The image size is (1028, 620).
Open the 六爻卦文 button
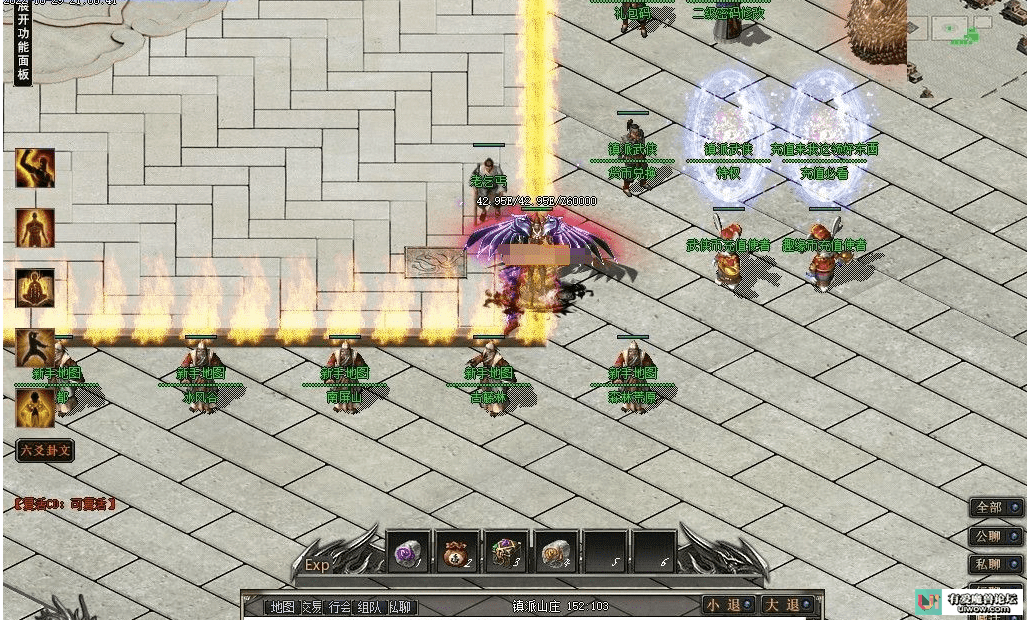pos(46,450)
